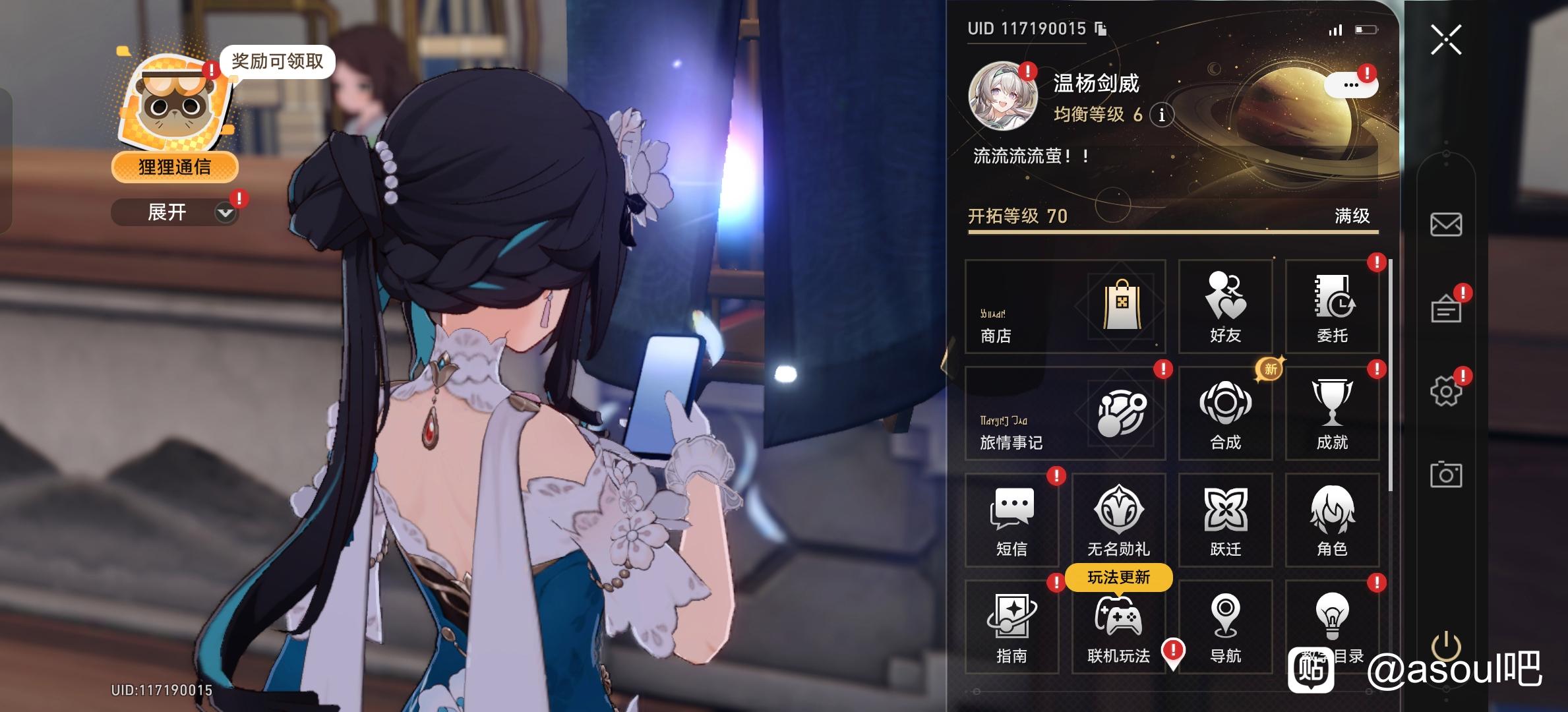Screen dimensions: 1568x712
Task: Close the phone menu with the X
Action: (1445, 40)
